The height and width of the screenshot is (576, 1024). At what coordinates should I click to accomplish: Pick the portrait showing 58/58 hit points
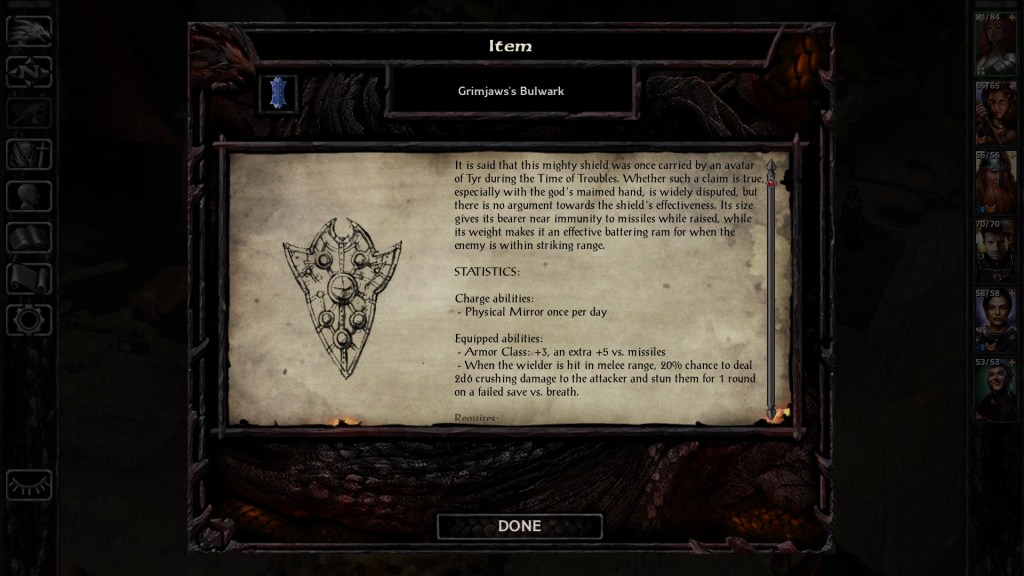pos(995,321)
